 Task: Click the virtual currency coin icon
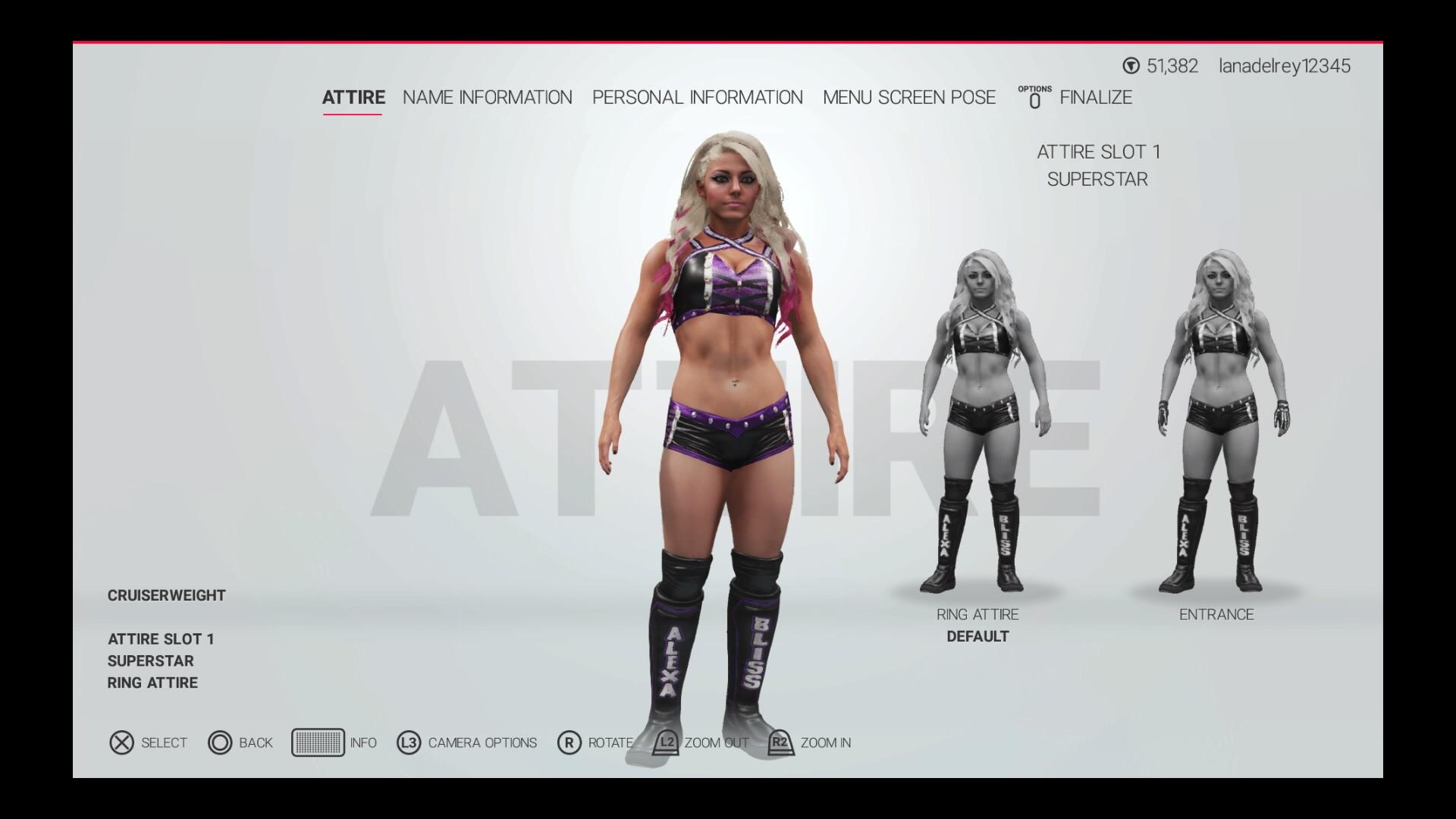click(x=1129, y=66)
